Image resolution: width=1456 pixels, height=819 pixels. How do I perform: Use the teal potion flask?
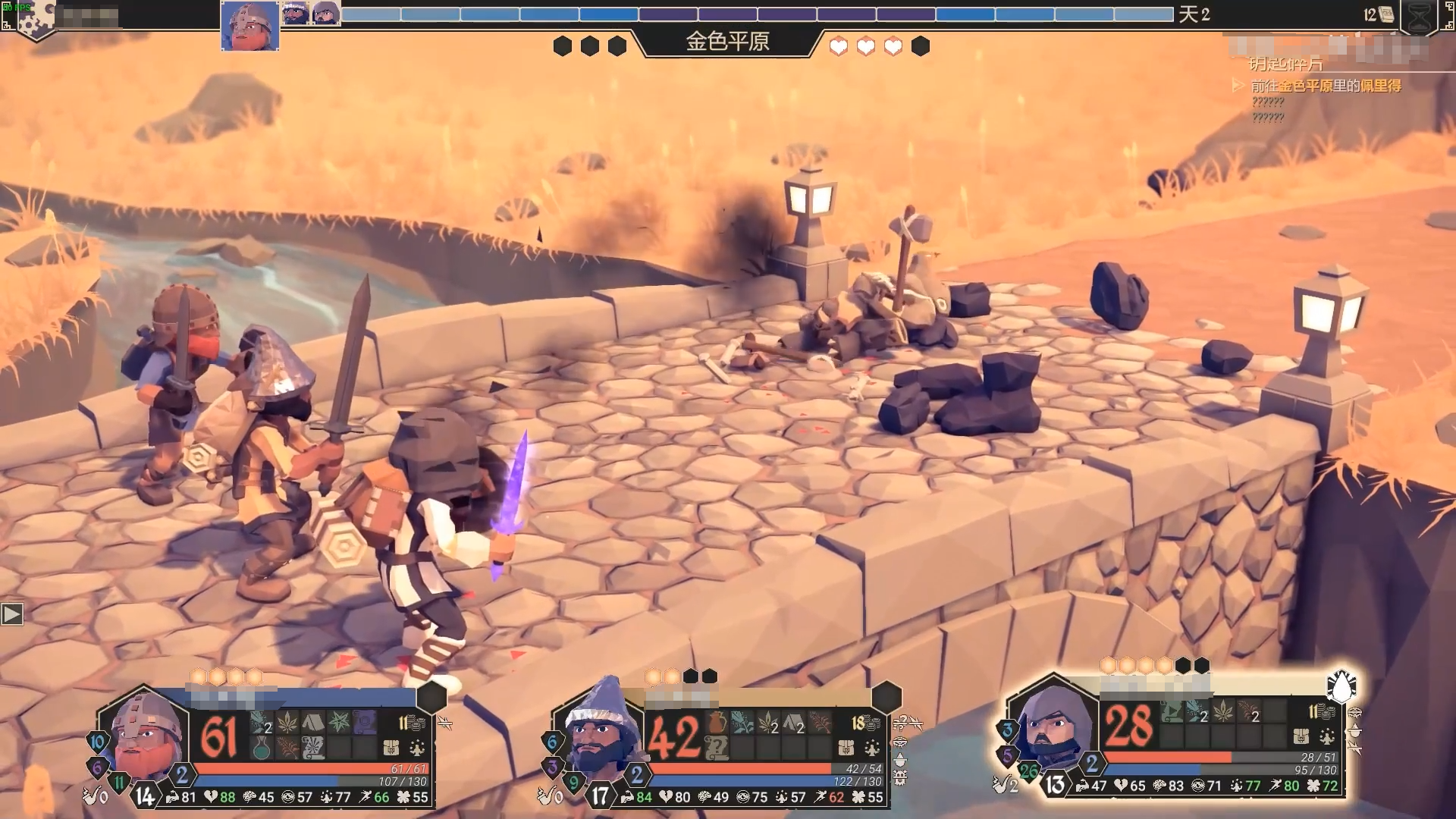click(x=261, y=748)
